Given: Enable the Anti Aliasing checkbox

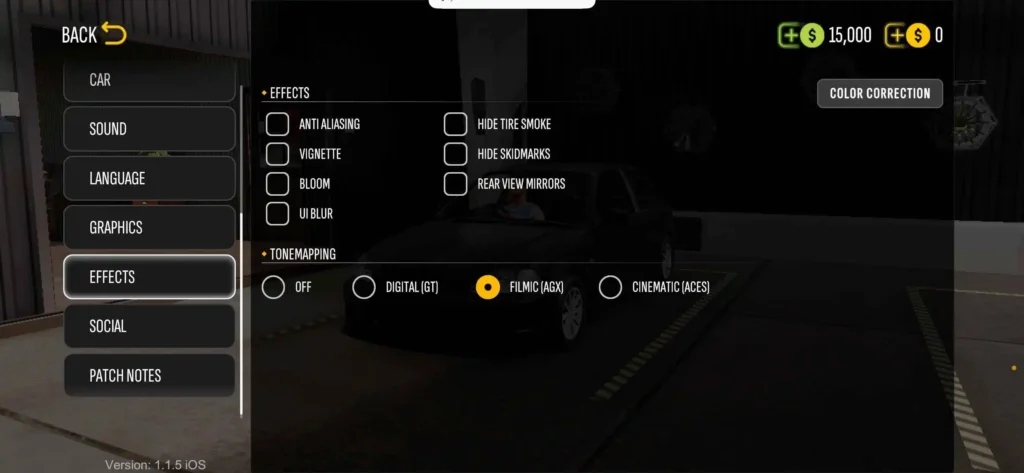Looking at the screenshot, I should 277,124.
